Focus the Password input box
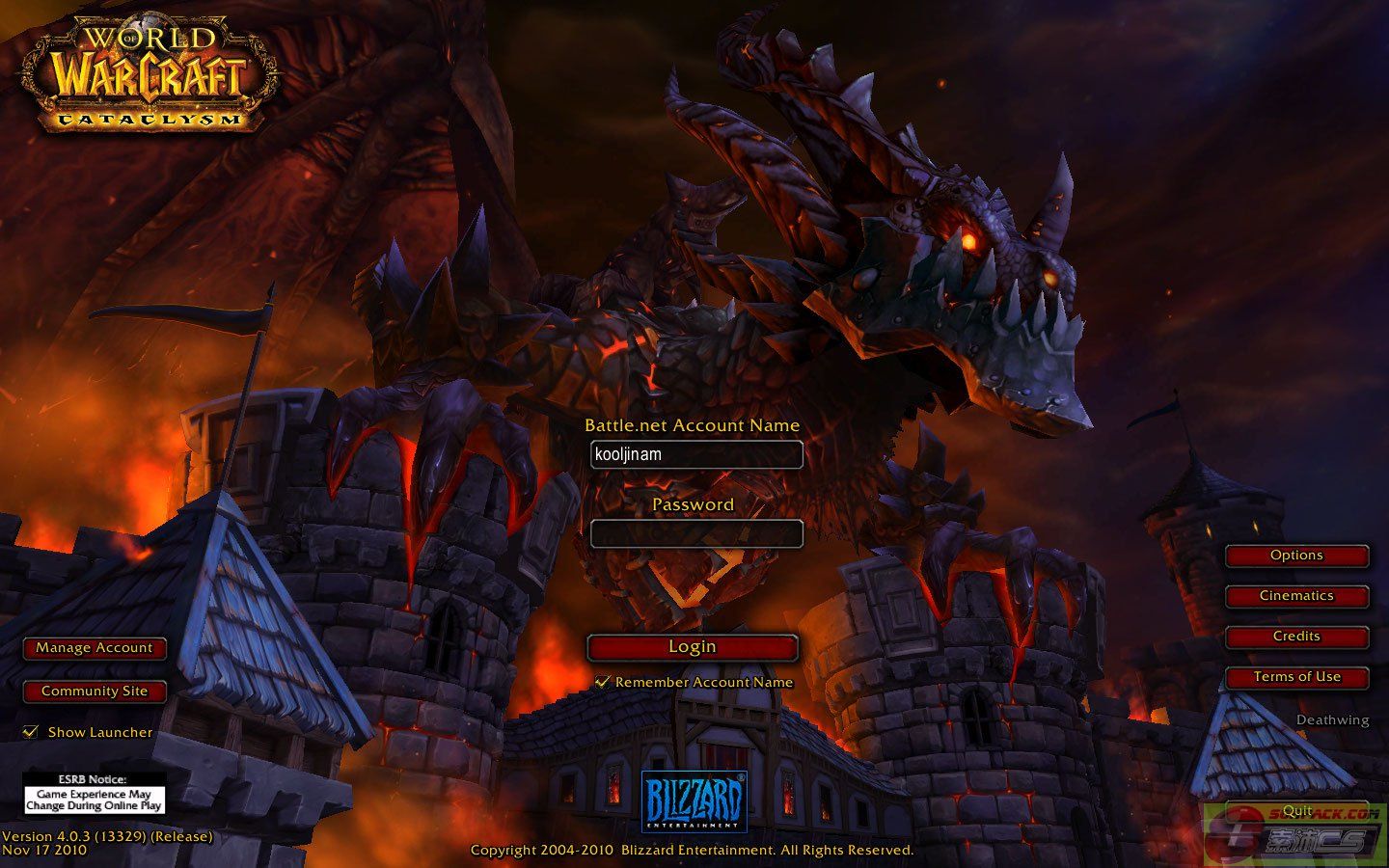Viewport: 1389px width, 868px height. [x=696, y=533]
